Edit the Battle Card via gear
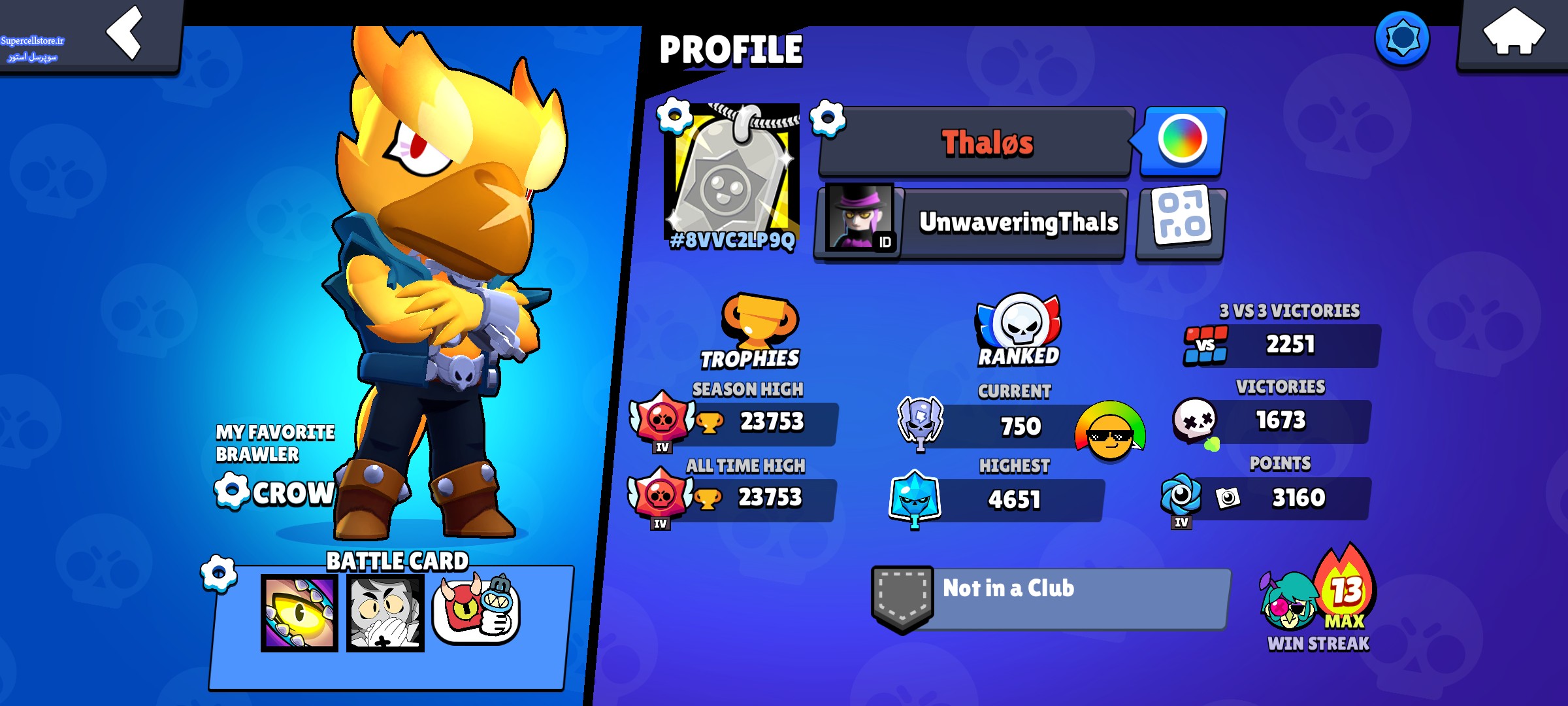Image resolution: width=1568 pixels, height=706 pixels. point(219,573)
